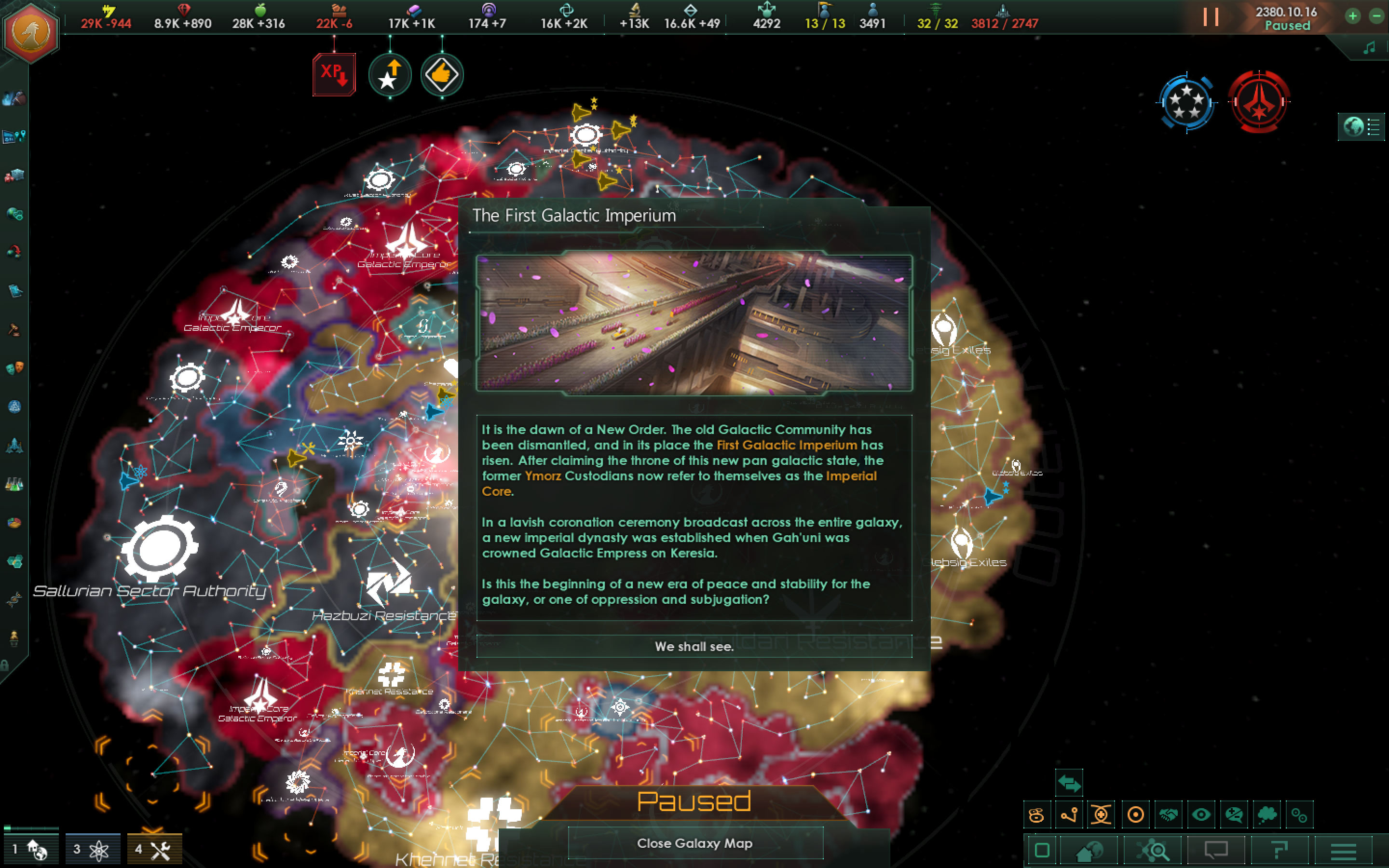
Task: Click the "Close Galaxy Map" button
Action: click(x=694, y=843)
